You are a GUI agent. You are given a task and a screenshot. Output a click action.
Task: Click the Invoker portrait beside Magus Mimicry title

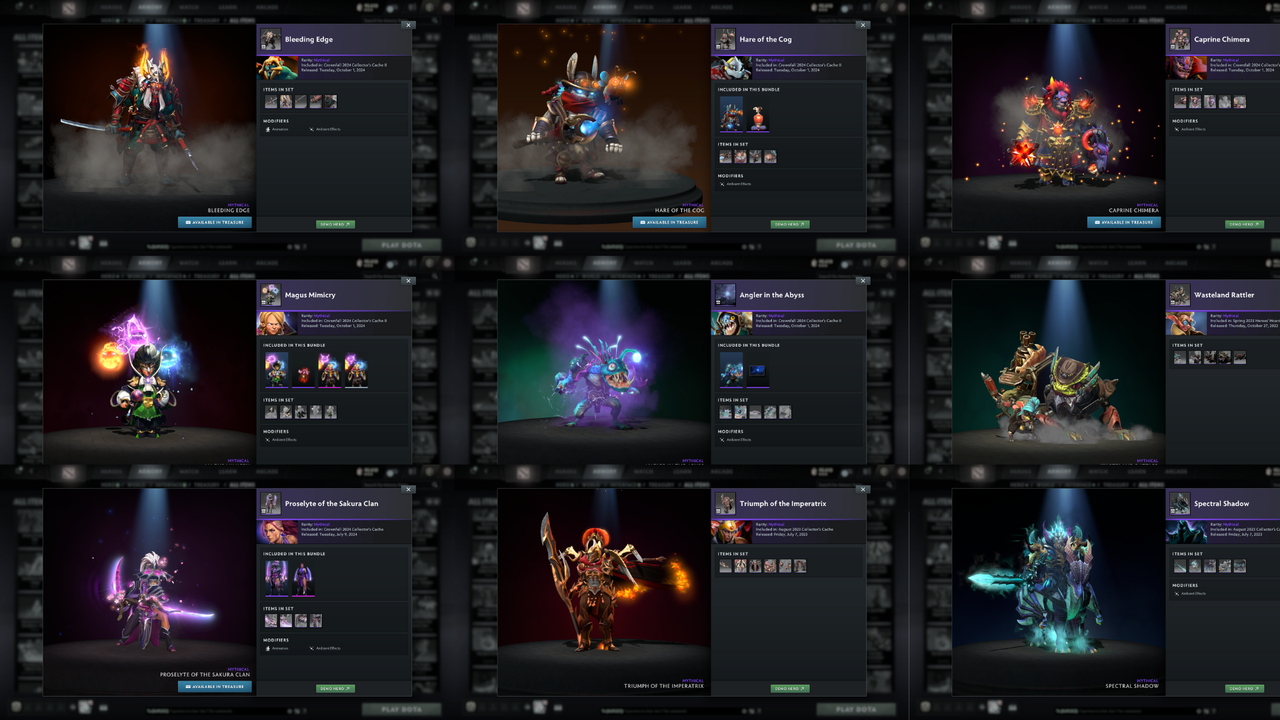pos(270,296)
